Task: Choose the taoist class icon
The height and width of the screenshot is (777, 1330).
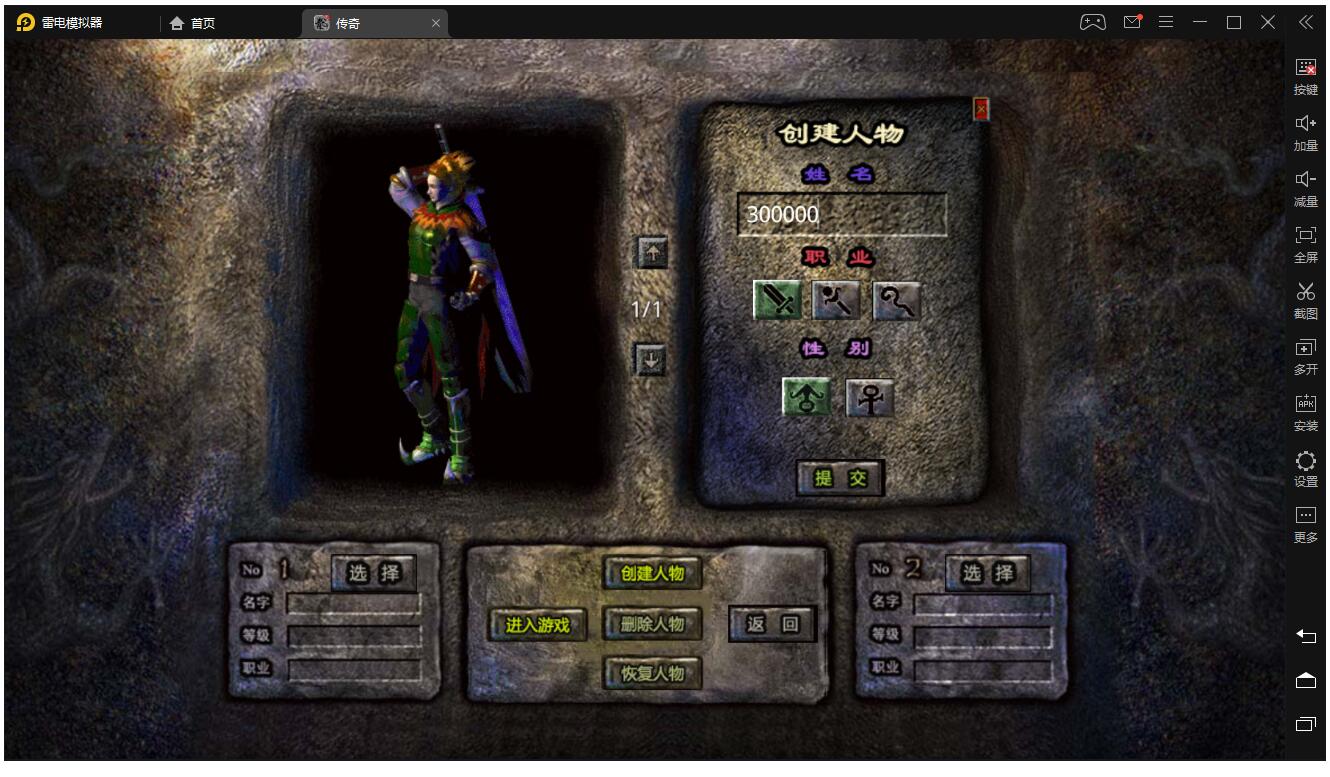Action: click(x=895, y=300)
